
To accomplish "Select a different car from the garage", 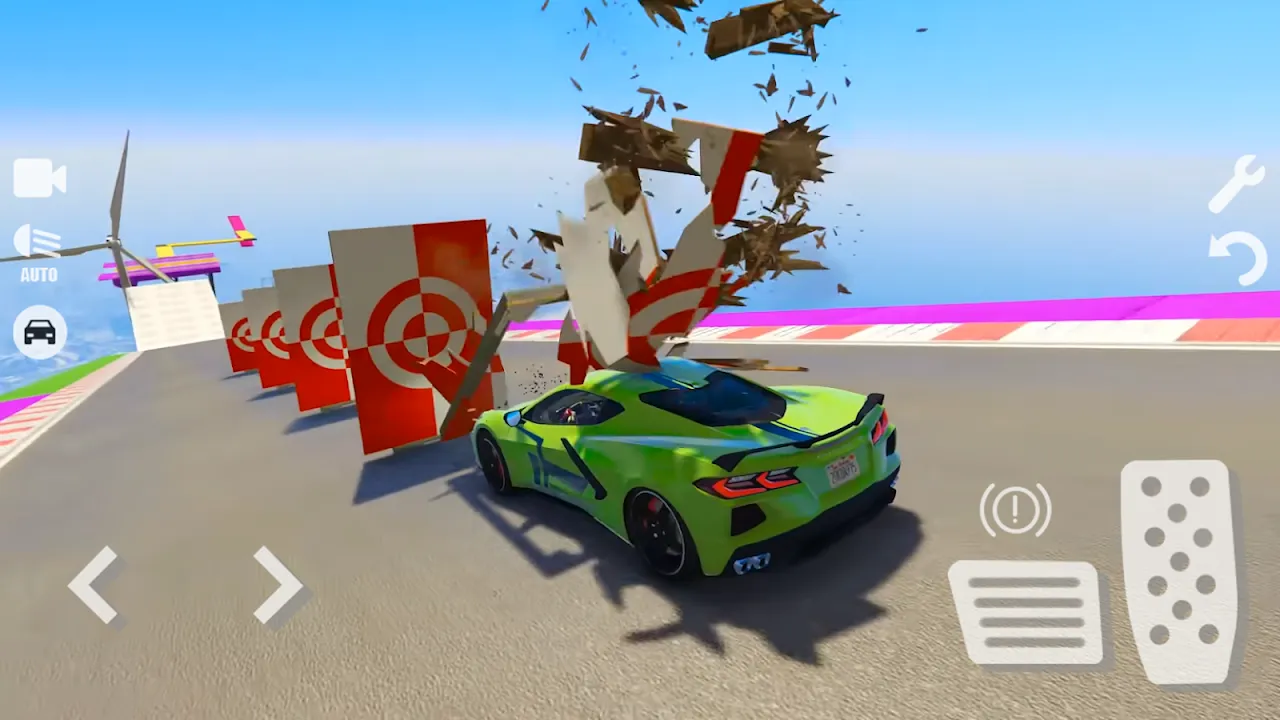I will [38, 331].
